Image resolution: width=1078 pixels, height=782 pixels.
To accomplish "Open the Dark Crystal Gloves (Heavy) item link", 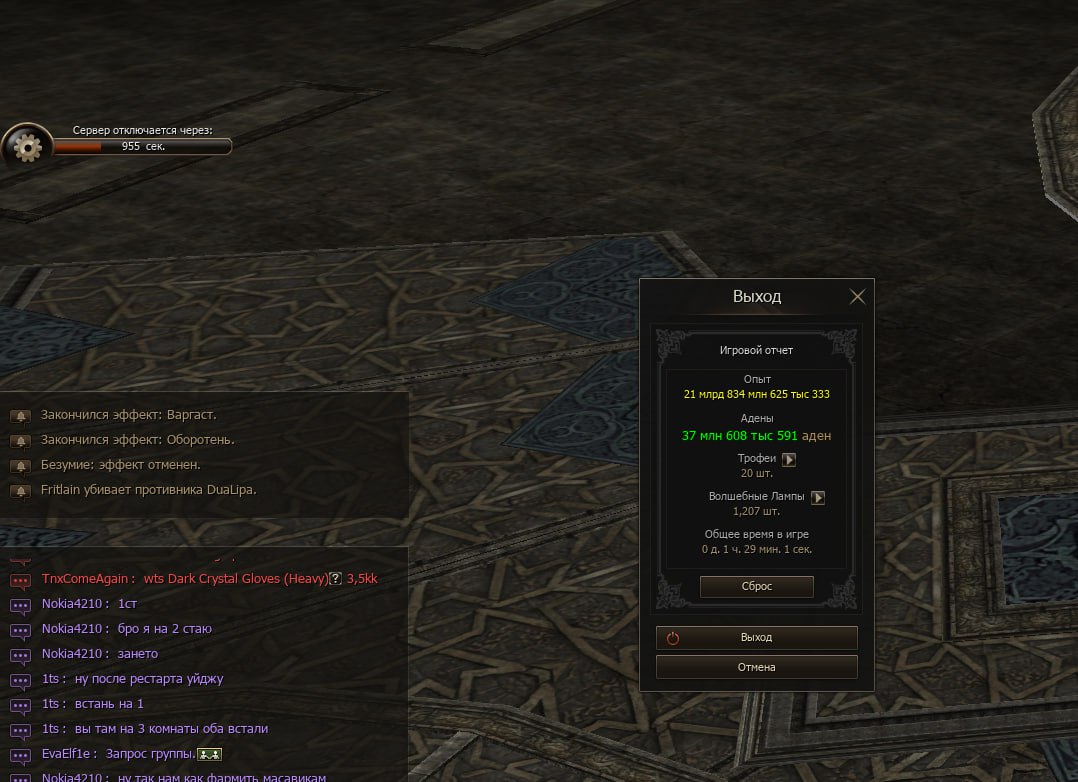I will (x=236, y=580).
